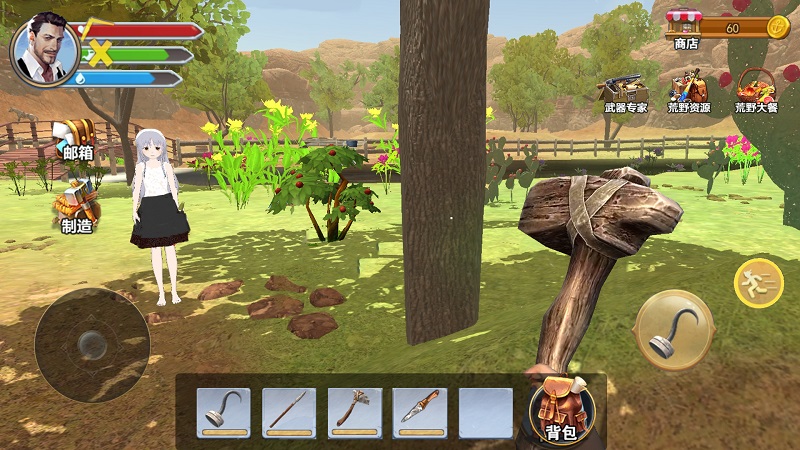The image size is (800, 450).
Task: Open the 邮箱 mailbox
Action: click(x=77, y=138)
